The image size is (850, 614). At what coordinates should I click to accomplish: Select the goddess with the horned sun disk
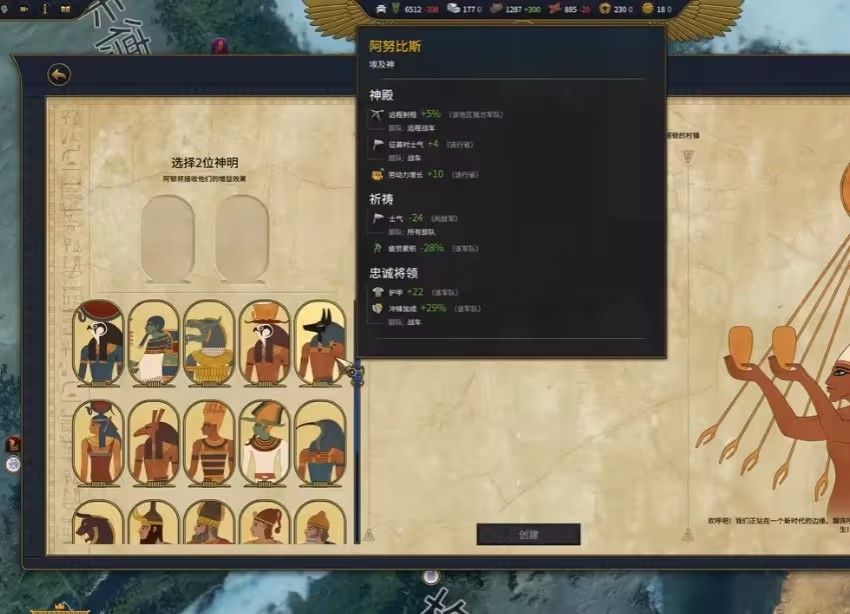99,443
